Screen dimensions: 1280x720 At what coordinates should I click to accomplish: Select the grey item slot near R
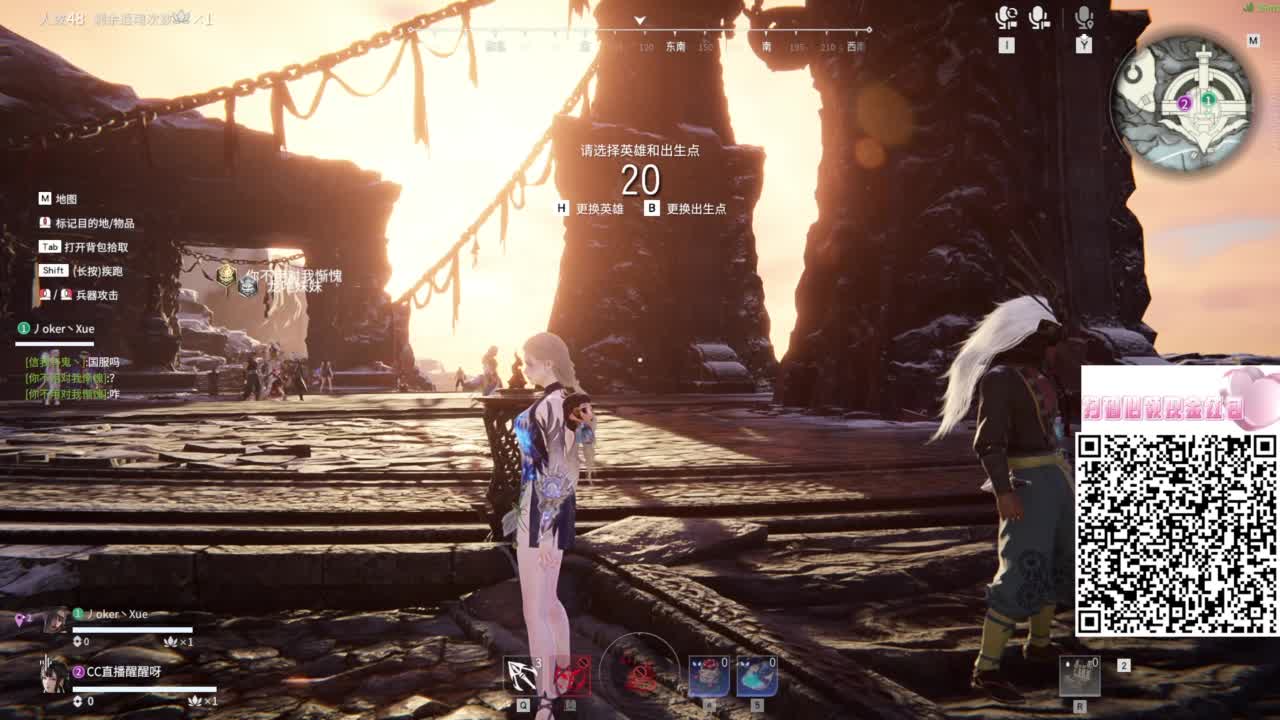(1079, 677)
